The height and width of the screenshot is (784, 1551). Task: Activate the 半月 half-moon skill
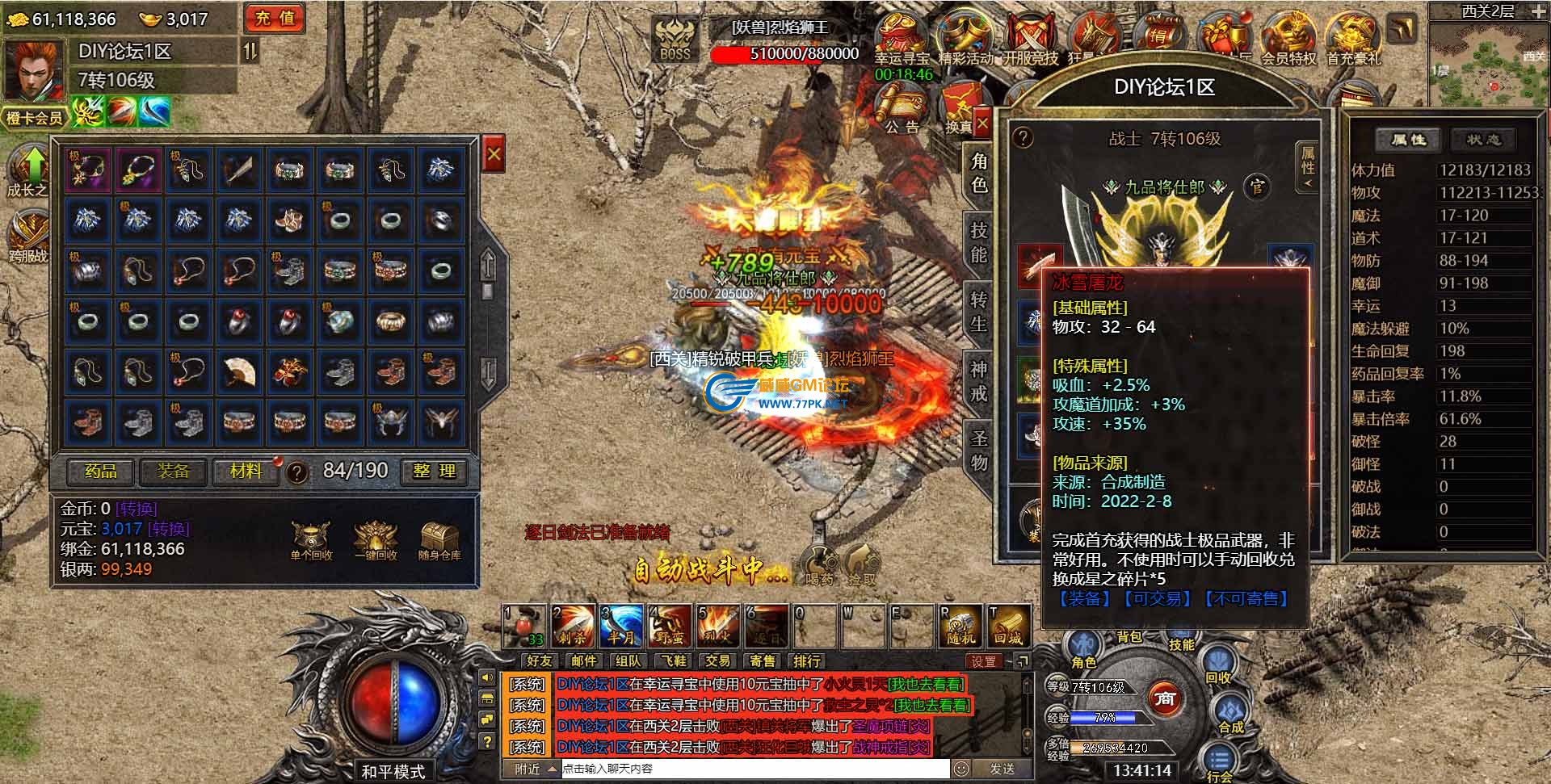620,626
